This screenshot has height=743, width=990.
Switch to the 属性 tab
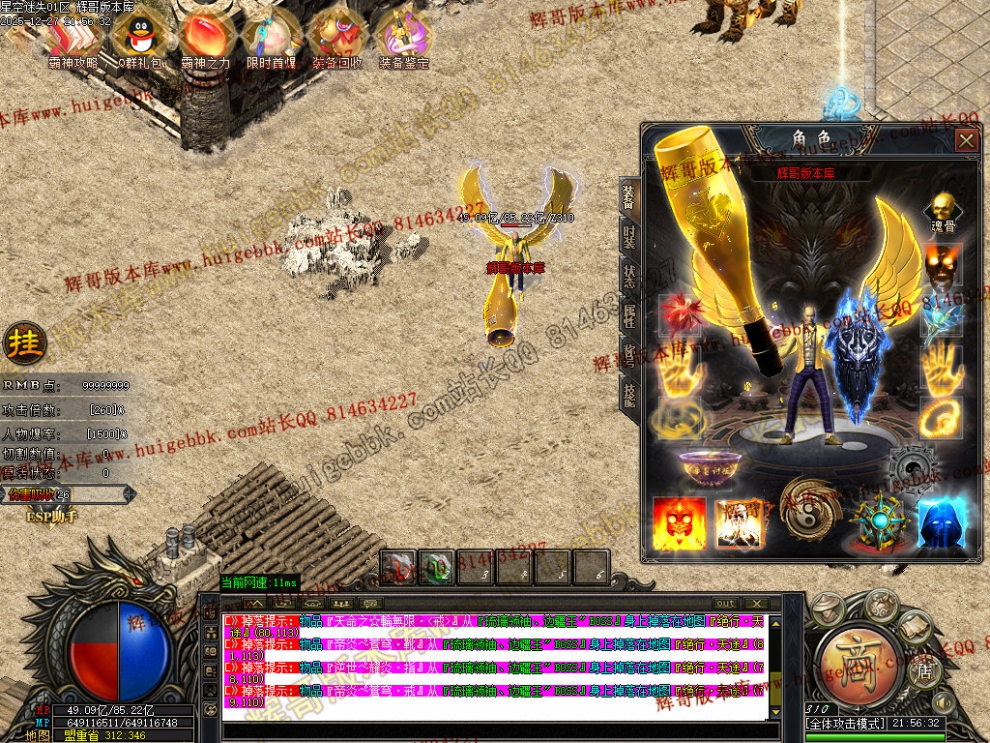tap(628, 317)
